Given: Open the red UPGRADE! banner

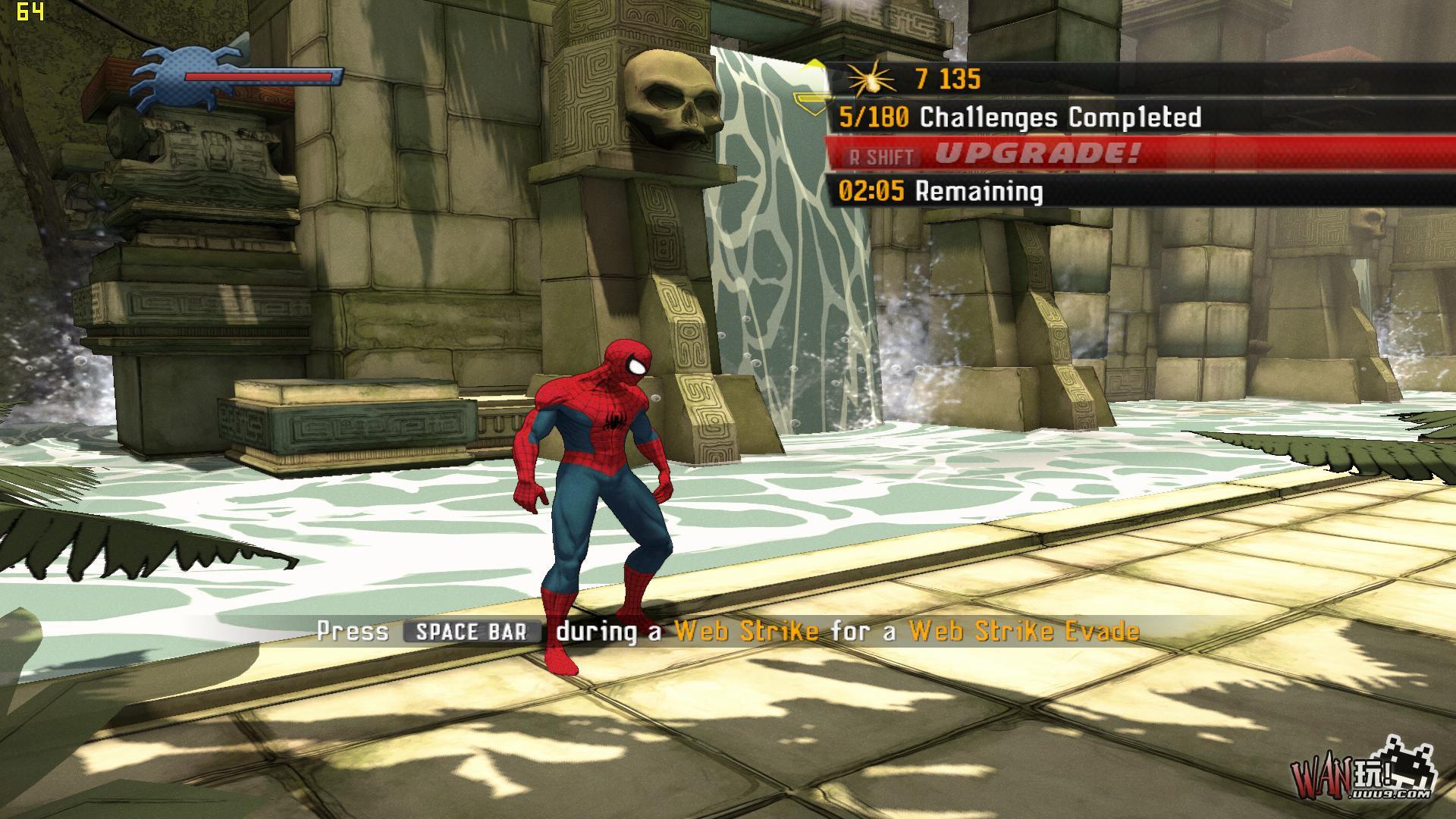Looking at the screenshot, I should coord(1036,154).
